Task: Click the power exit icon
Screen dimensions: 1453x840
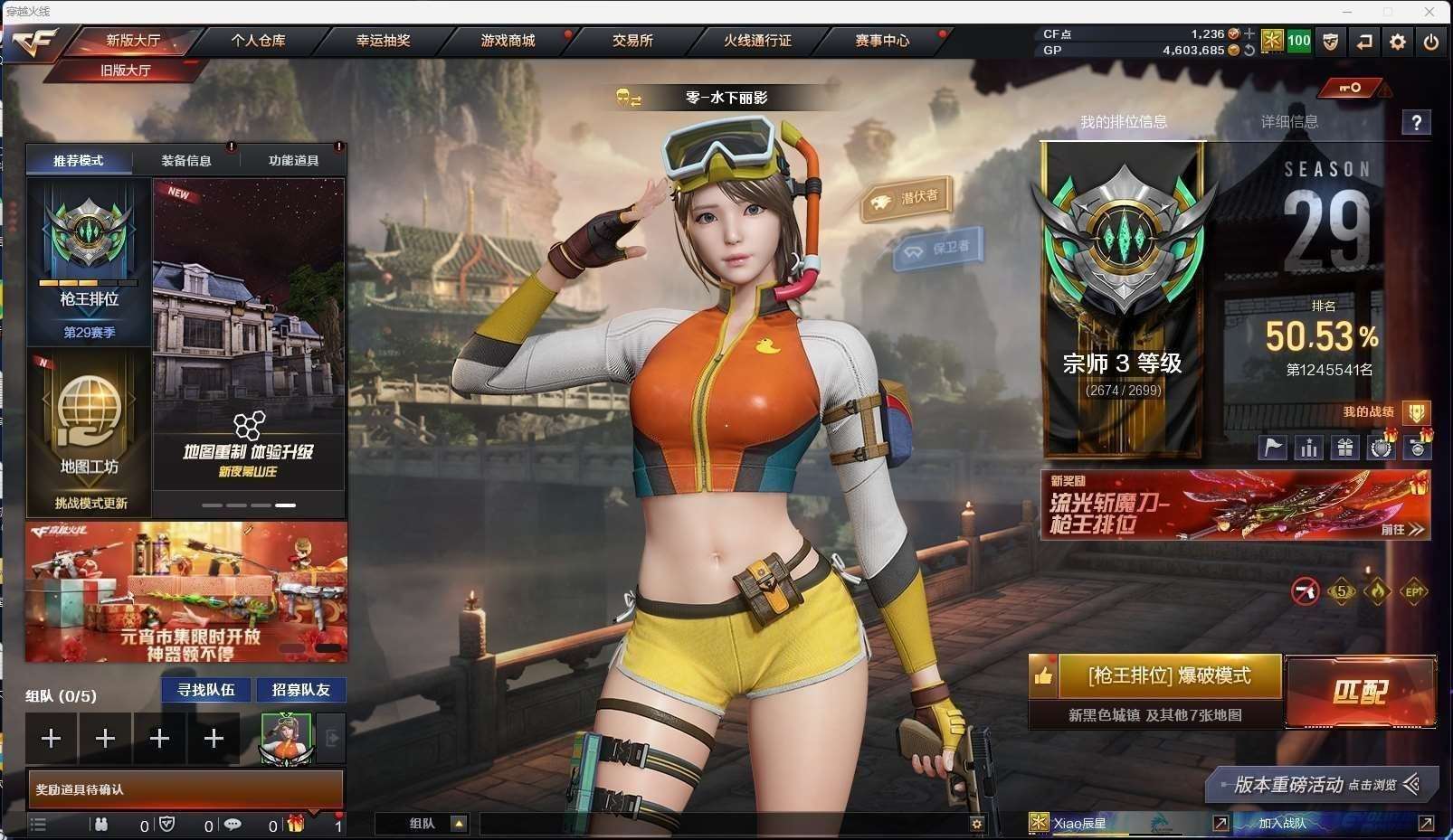Action: click(x=1430, y=42)
